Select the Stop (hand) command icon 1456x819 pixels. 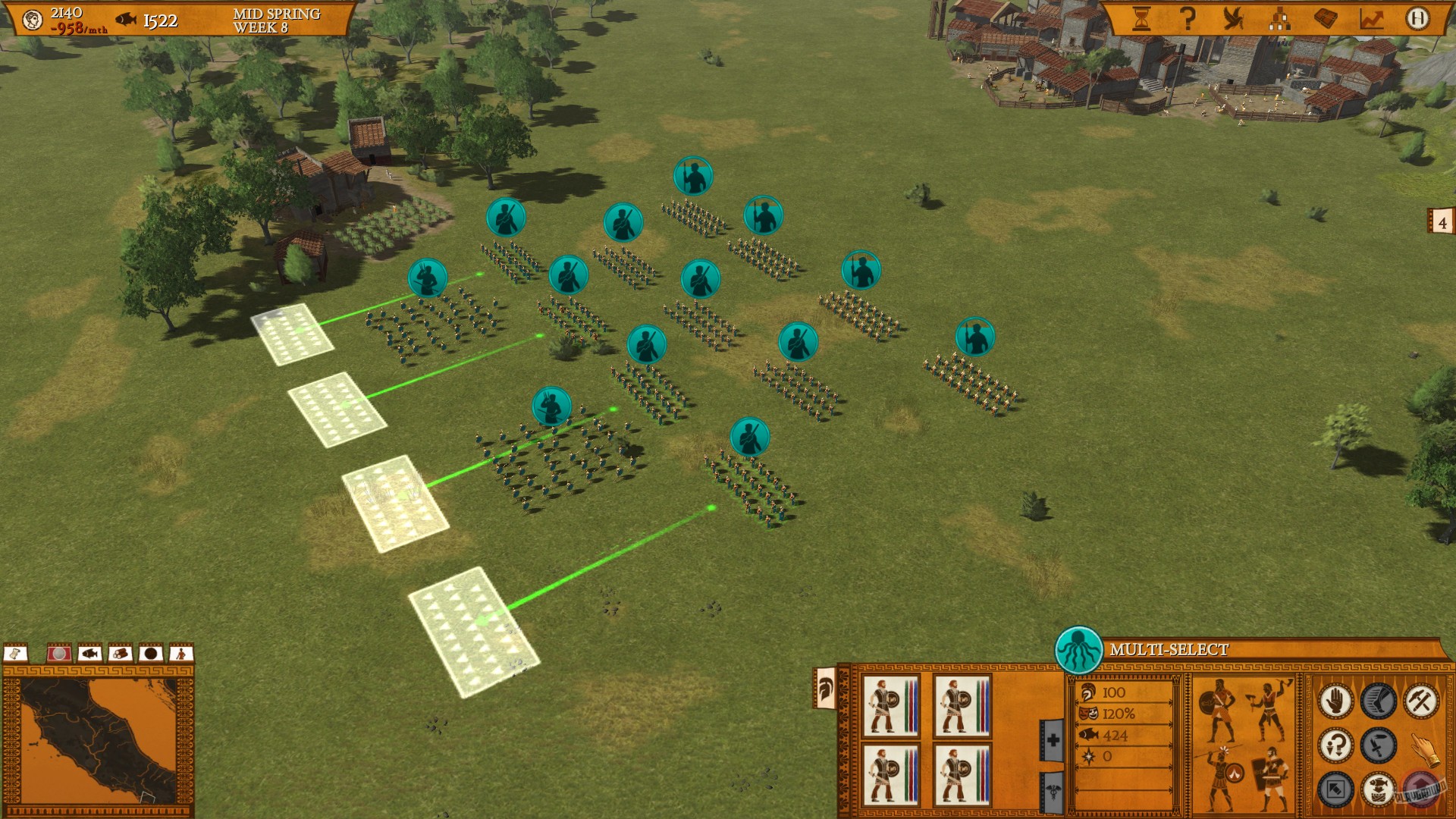(x=1336, y=700)
